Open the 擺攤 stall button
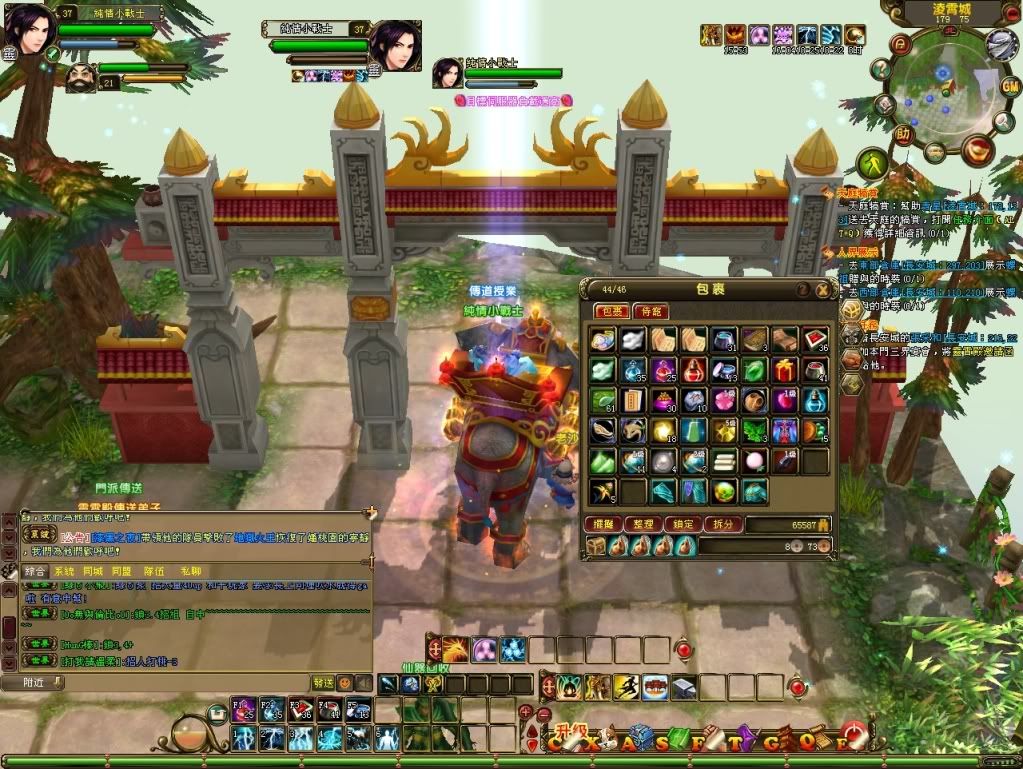1023x769 pixels. coord(603,524)
